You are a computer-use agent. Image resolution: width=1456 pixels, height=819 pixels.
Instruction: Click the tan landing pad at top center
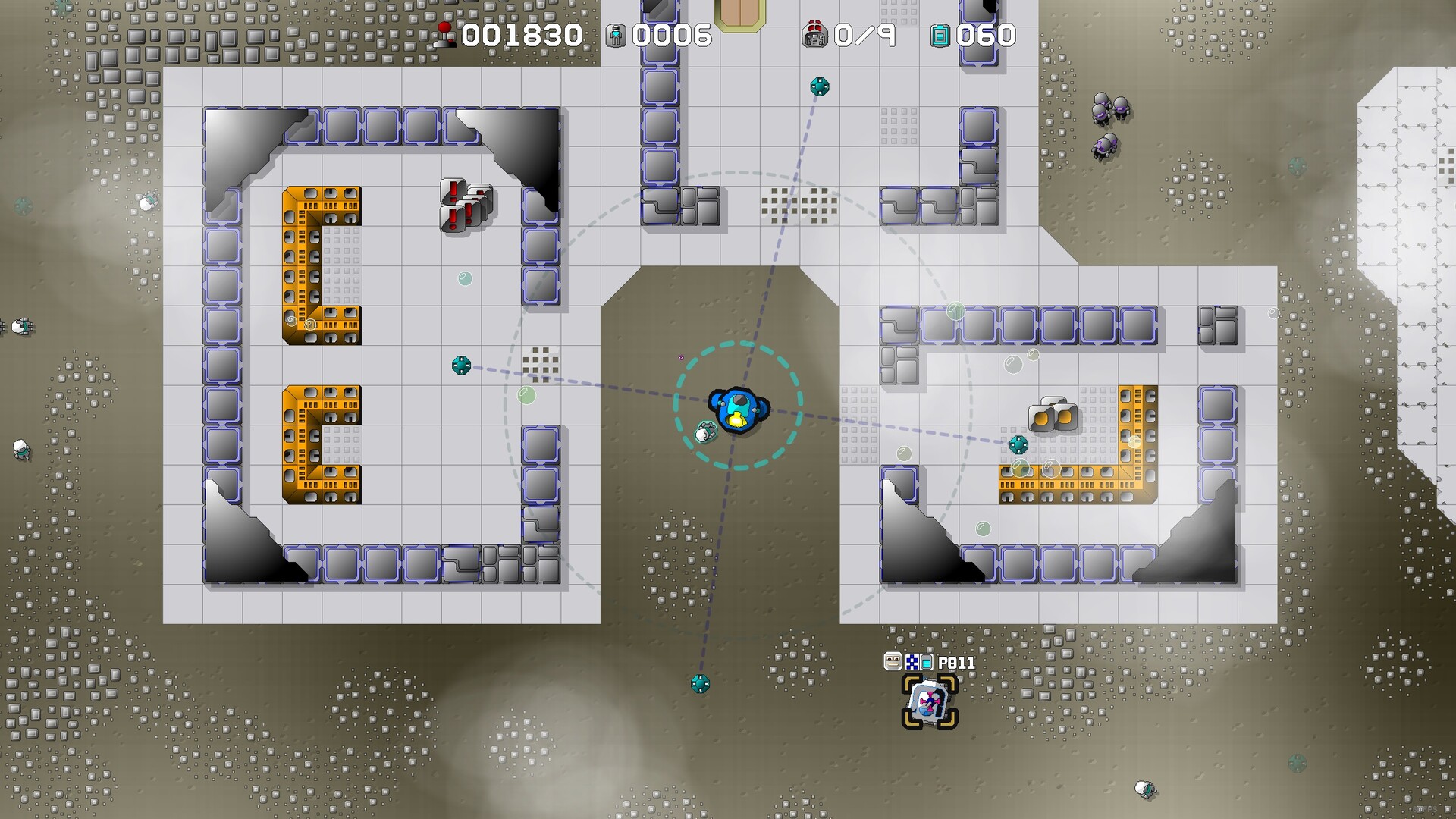pos(741,14)
